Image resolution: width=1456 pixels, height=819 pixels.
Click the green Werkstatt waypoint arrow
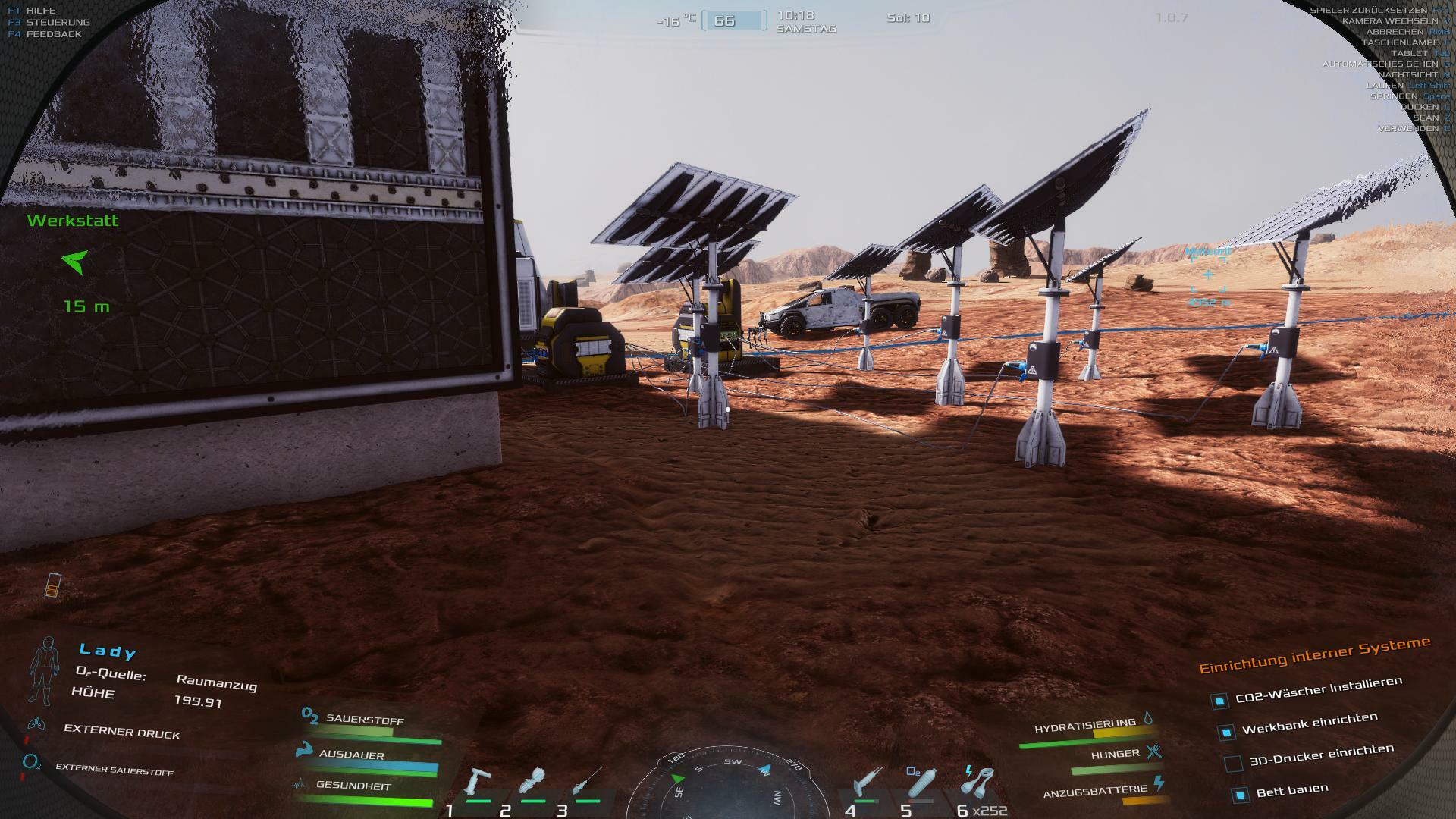(x=75, y=262)
